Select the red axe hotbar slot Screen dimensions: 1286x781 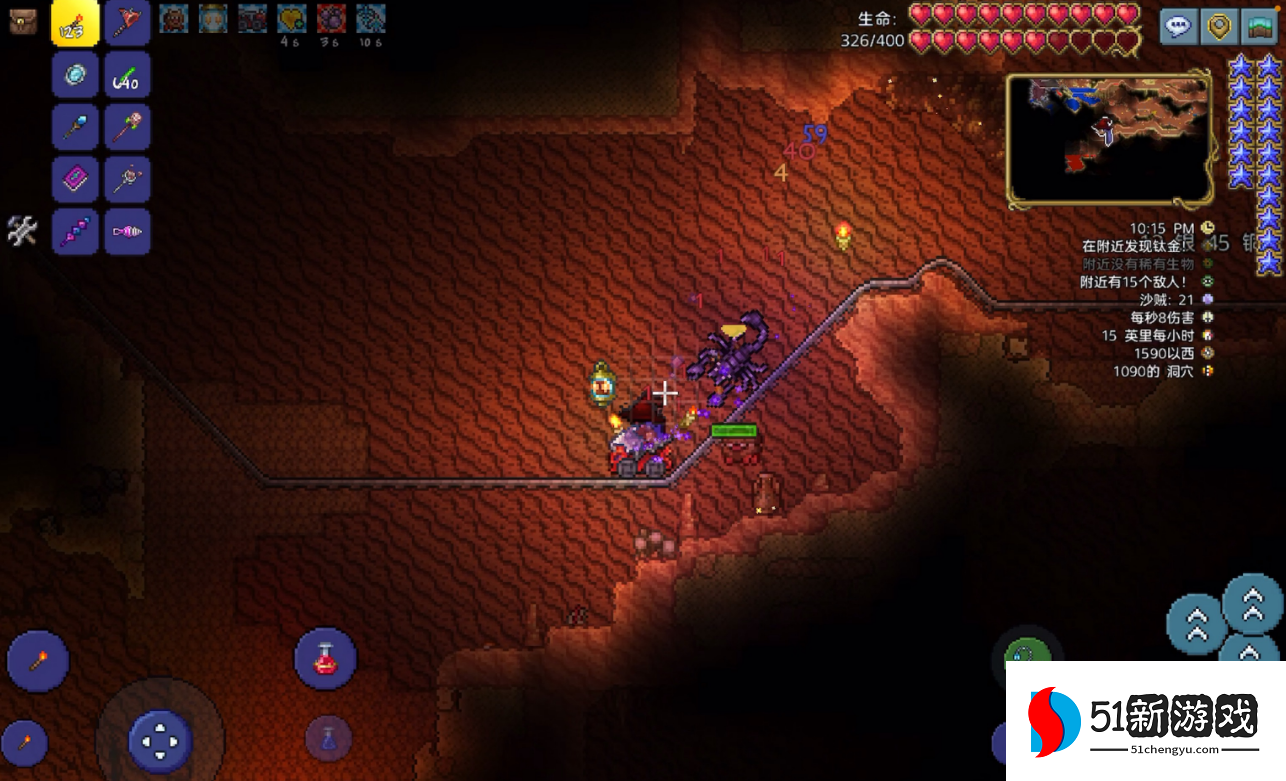(x=128, y=23)
